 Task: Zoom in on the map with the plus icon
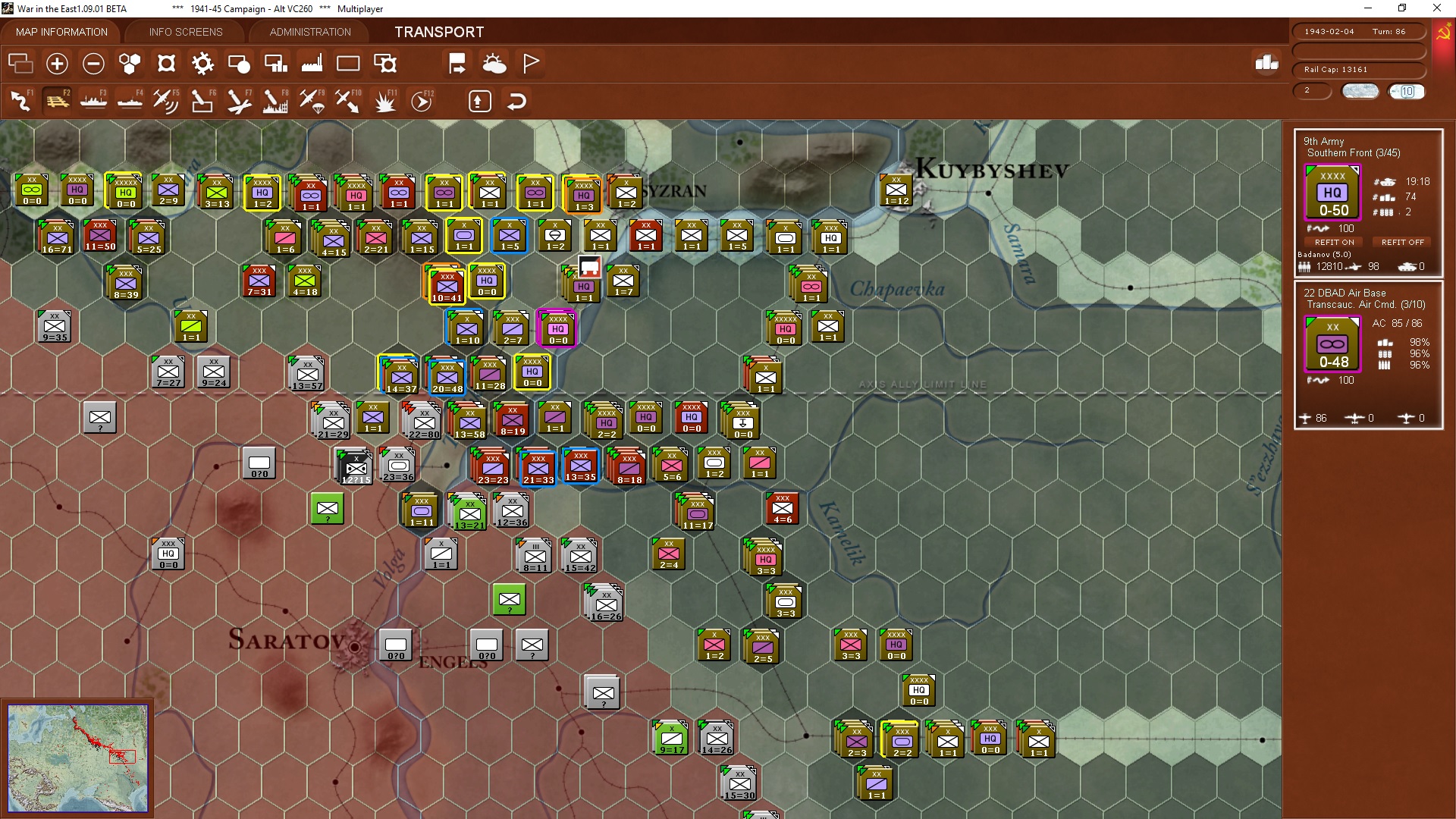coord(57,64)
